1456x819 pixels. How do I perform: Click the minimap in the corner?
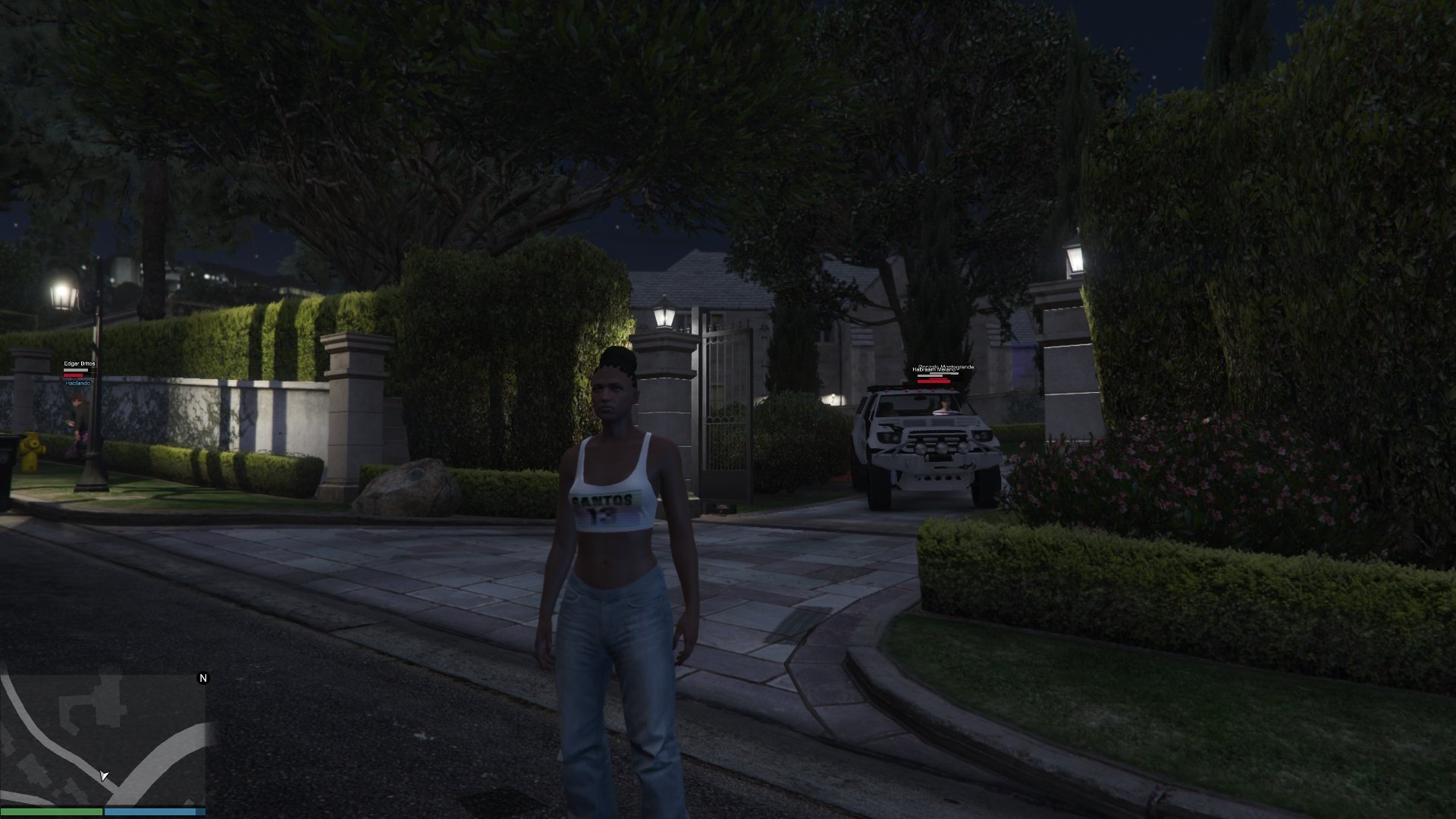click(x=103, y=739)
